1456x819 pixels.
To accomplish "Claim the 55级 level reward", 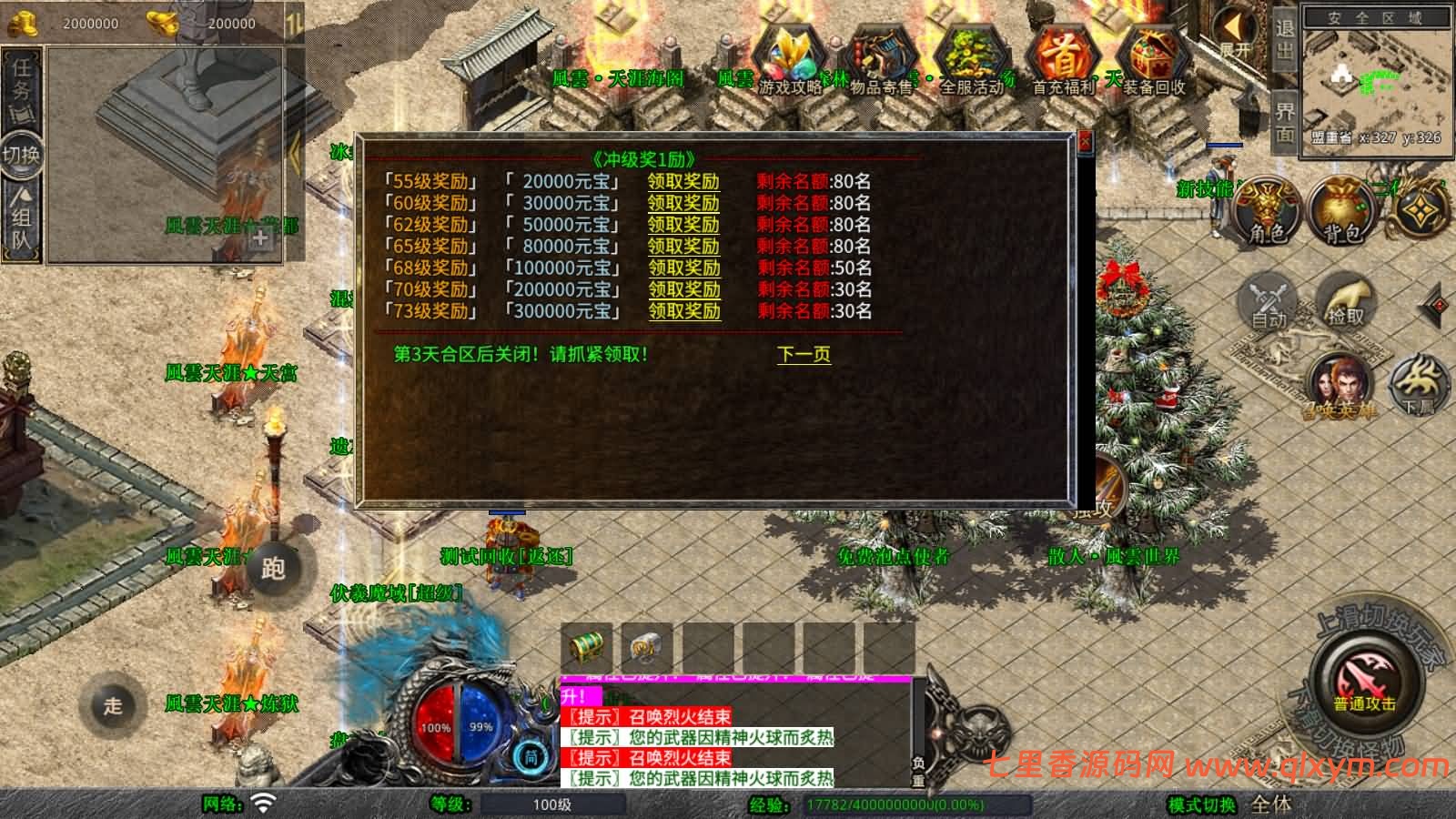I will tap(683, 181).
